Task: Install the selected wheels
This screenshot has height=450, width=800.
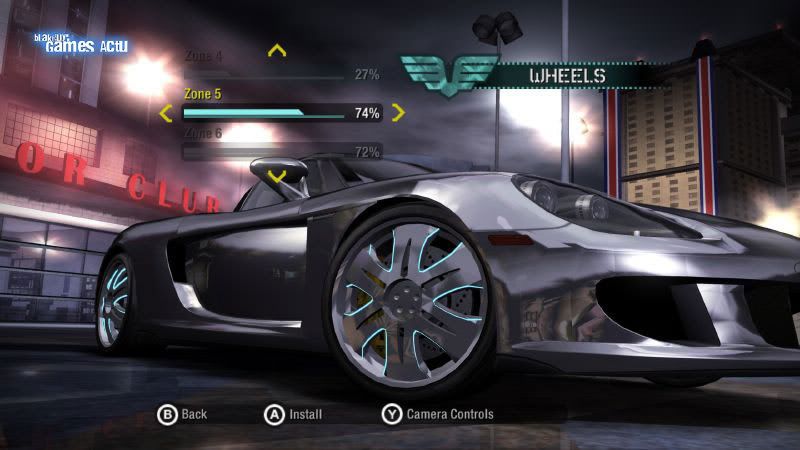Action: tap(306, 414)
